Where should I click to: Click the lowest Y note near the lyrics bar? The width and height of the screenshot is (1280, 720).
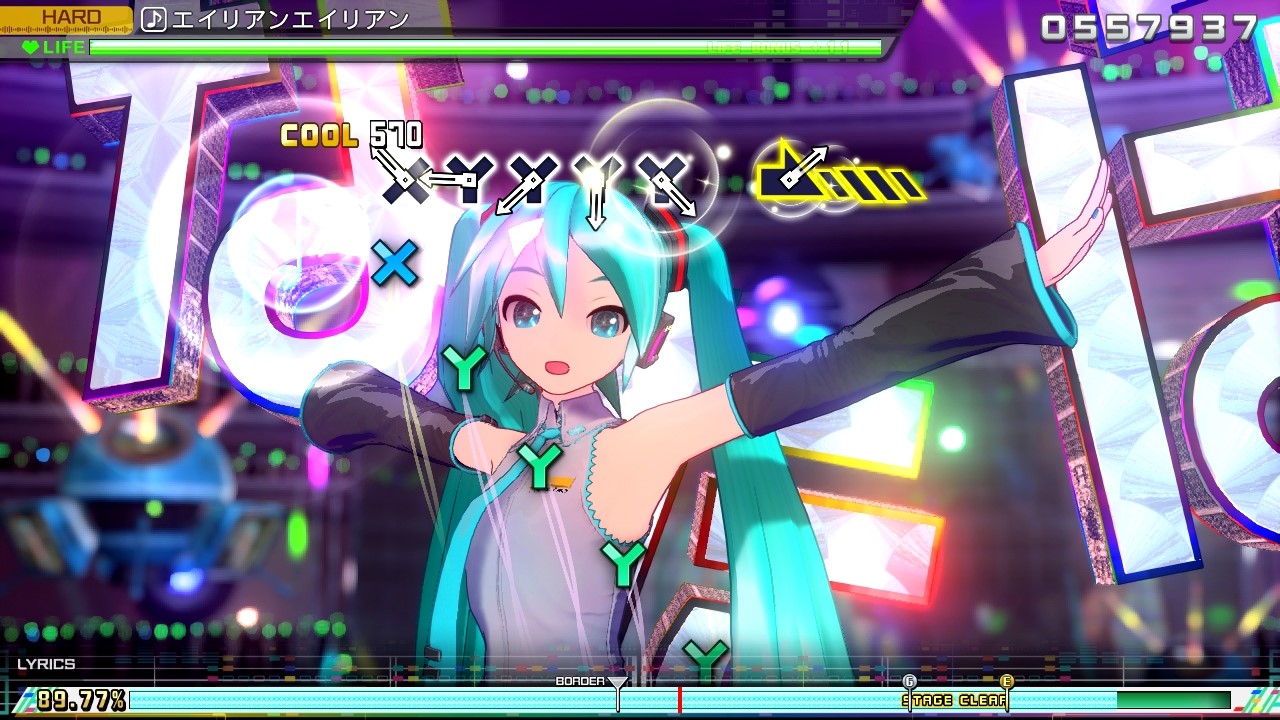[706, 660]
